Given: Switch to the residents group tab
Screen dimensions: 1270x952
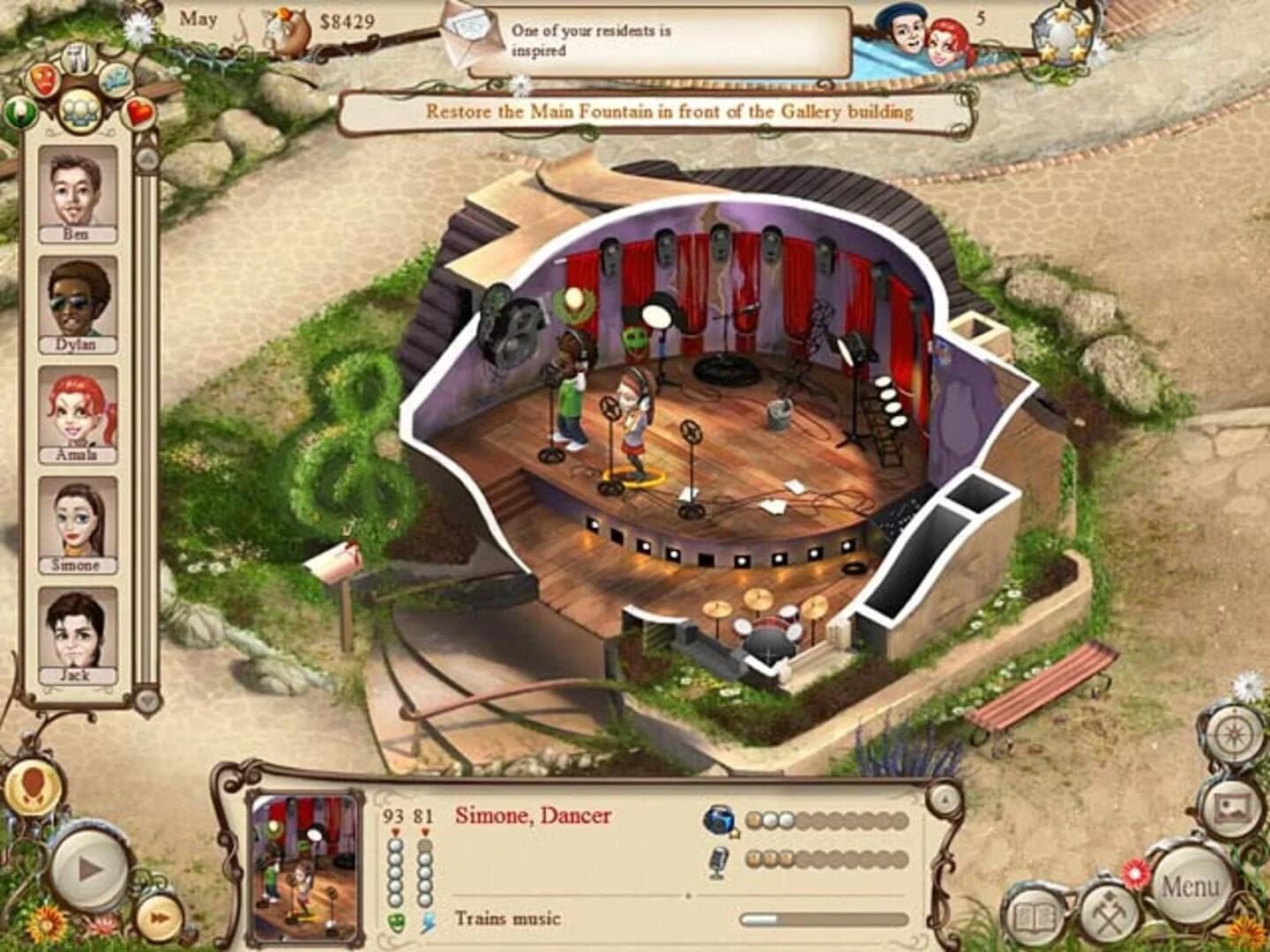Looking at the screenshot, I should pos(78,111).
